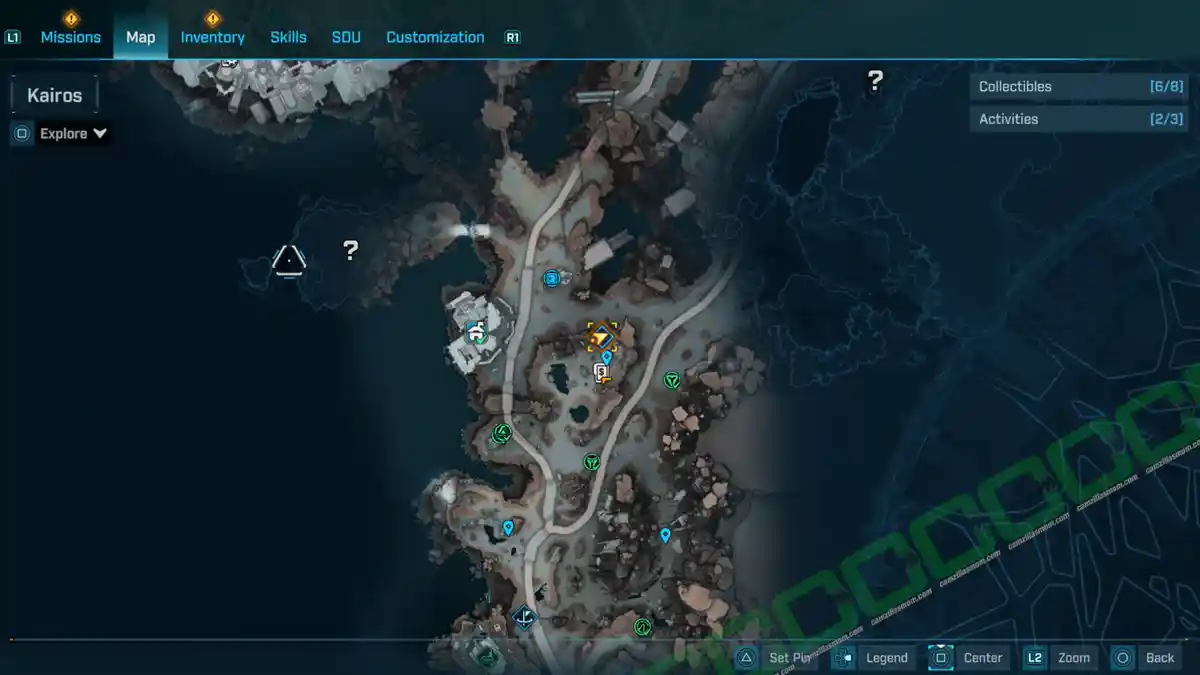The height and width of the screenshot is (675, 1200).
Task: Open the map Legend
Action: click(886, 658)
